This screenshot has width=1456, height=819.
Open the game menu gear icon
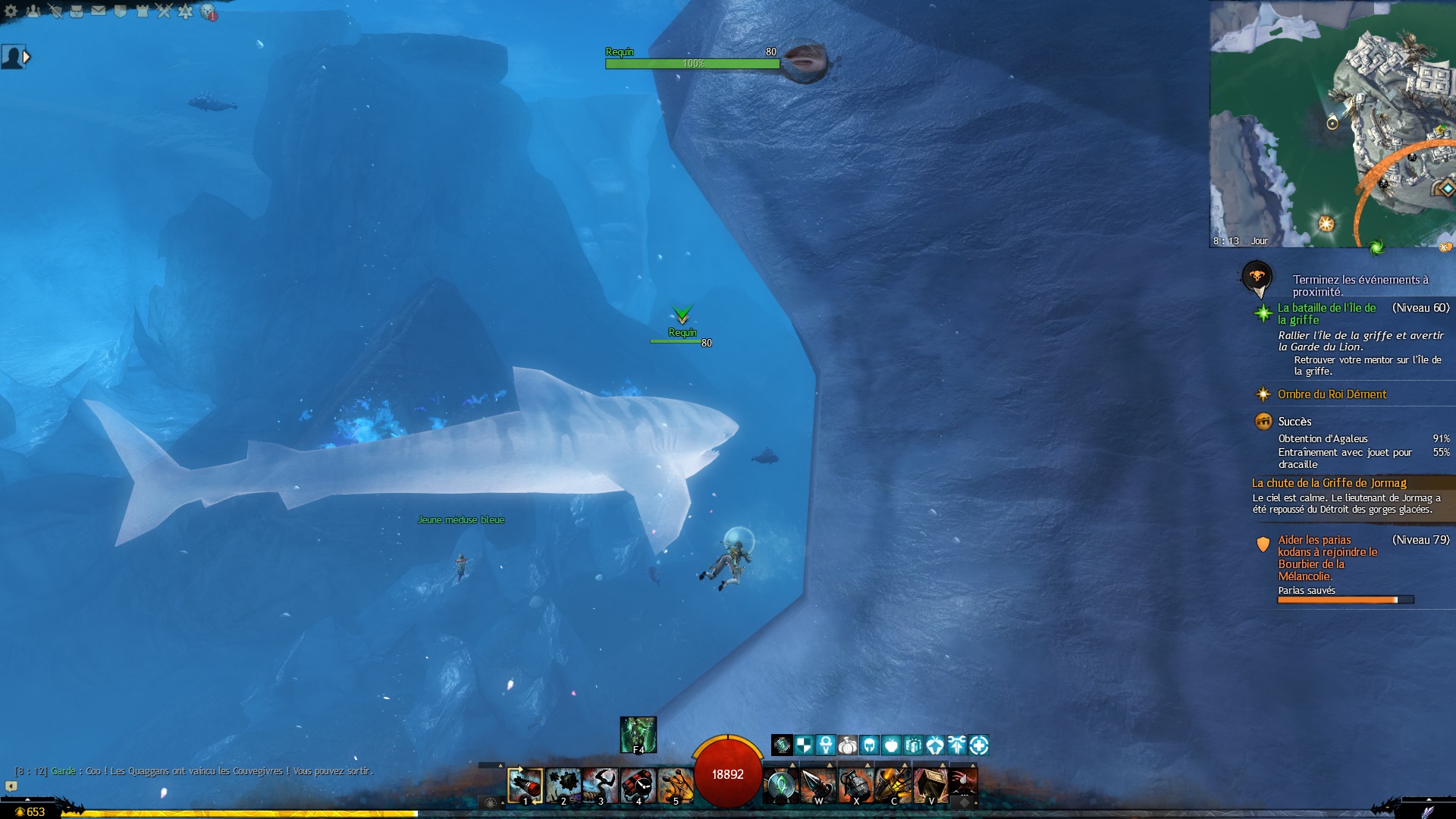[11, 11]
